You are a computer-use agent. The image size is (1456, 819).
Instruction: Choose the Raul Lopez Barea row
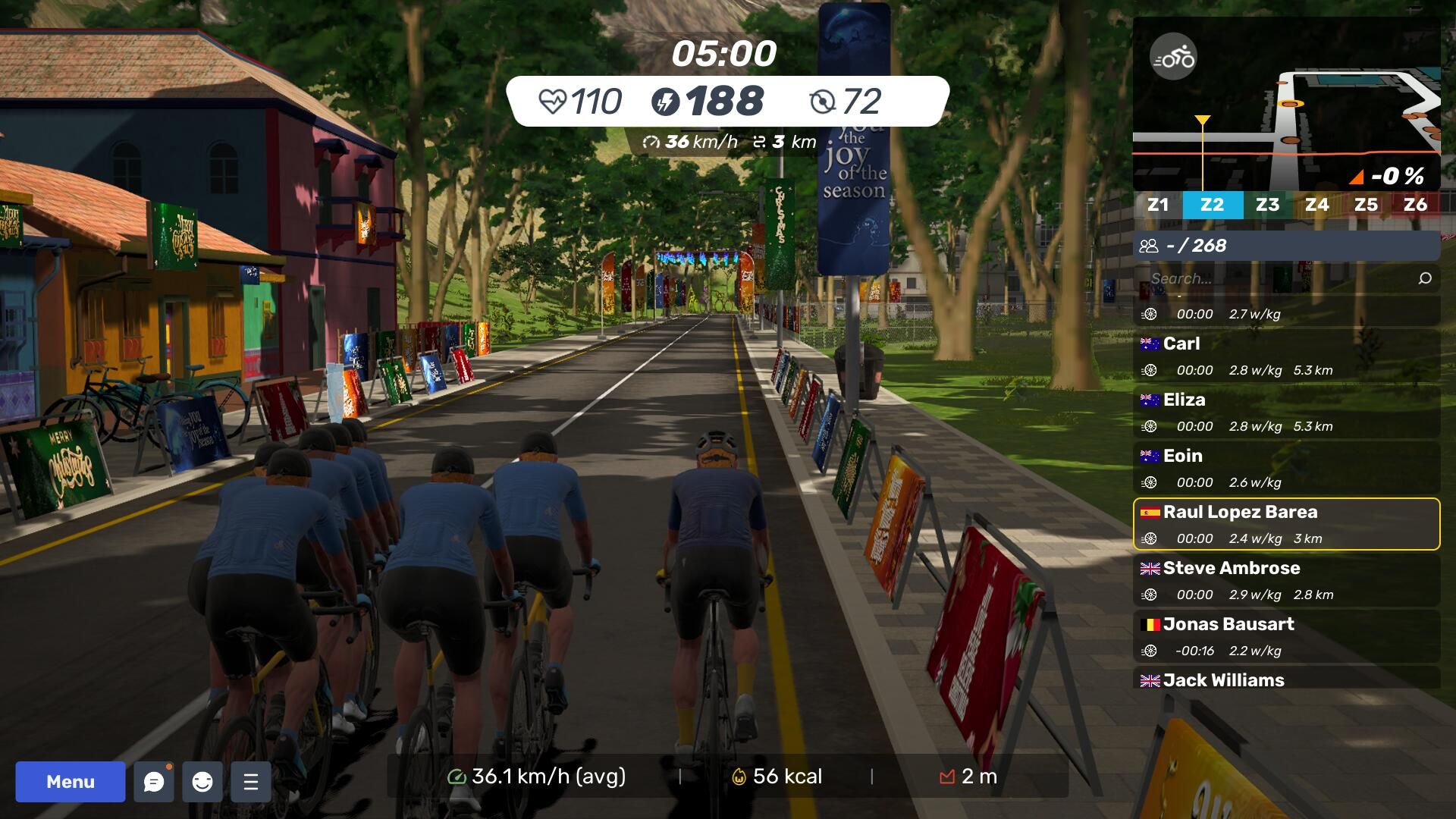coord(1286,524)
